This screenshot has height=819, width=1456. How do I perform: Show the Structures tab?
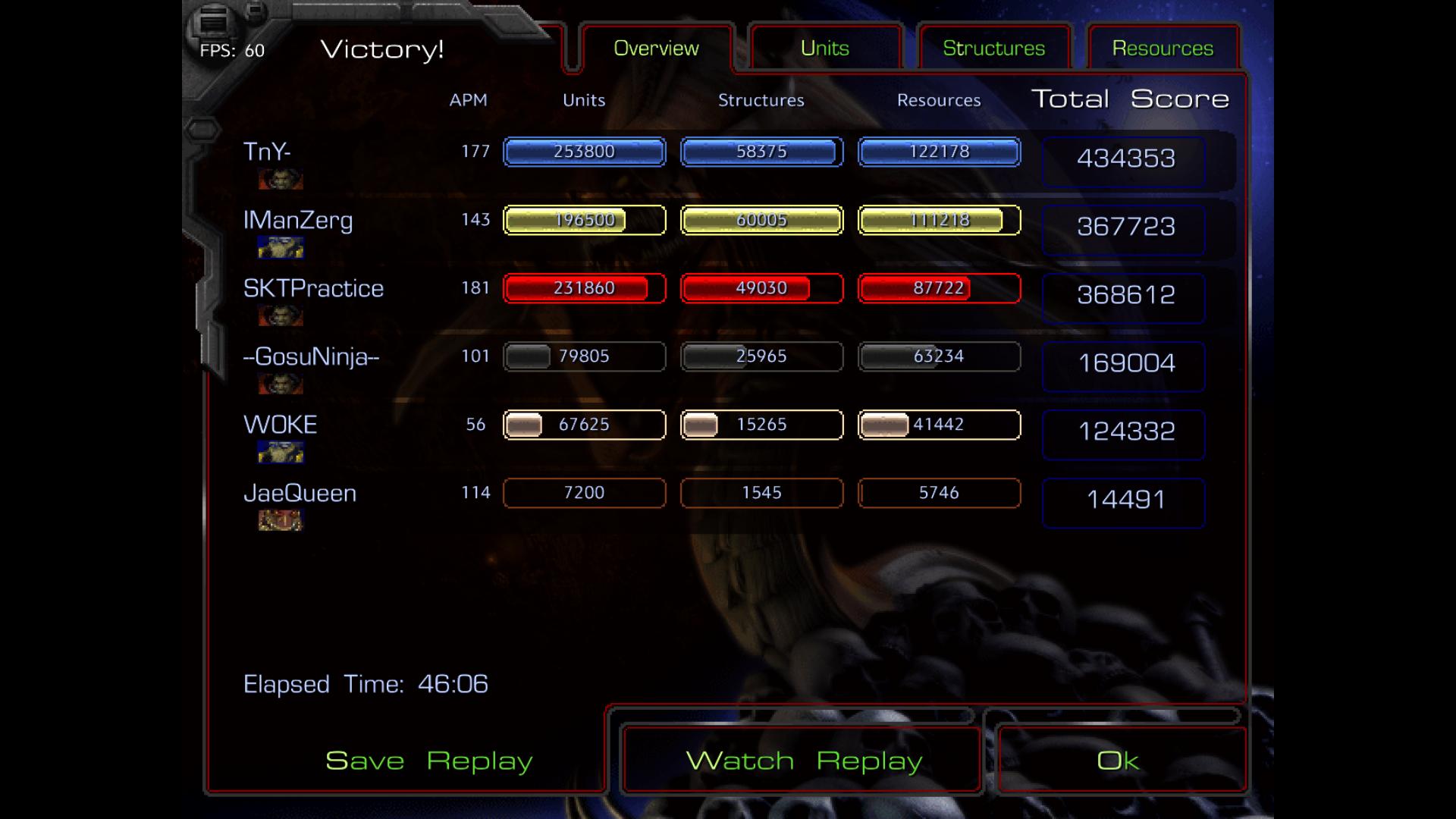pyautogui.click(x=993, y=49)
